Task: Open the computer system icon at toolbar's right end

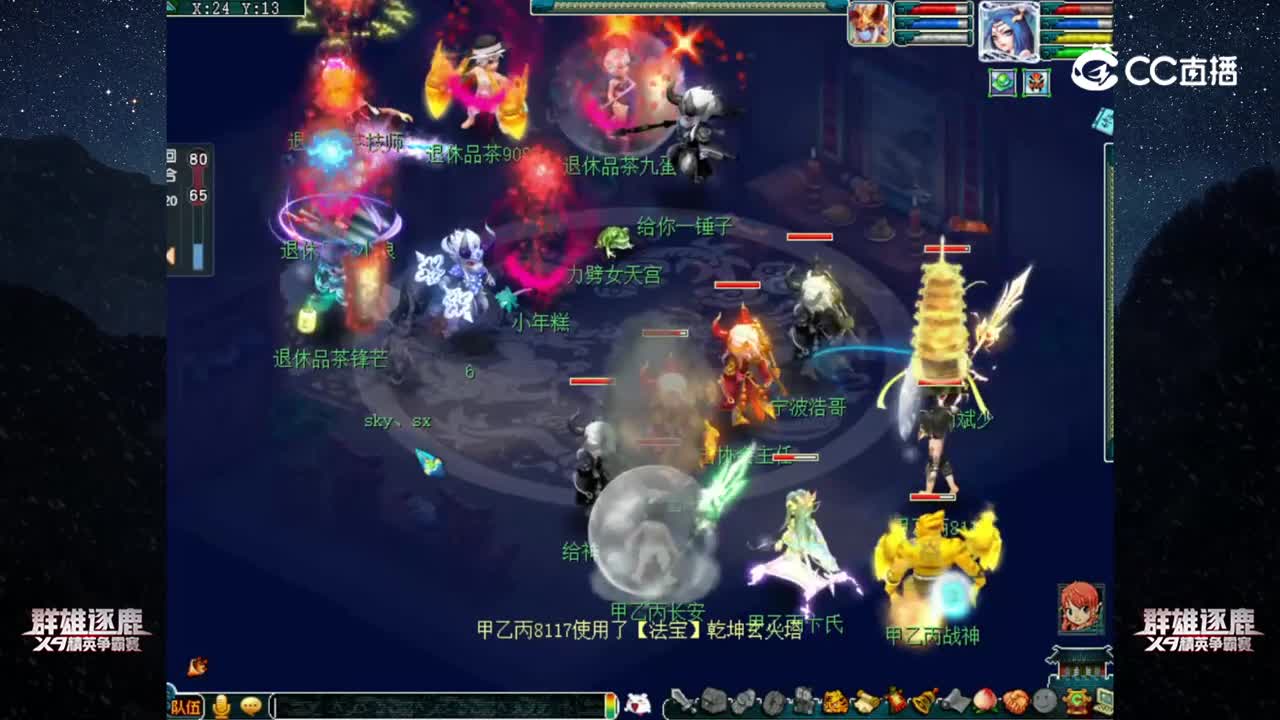Action: tap(1104, 702)
